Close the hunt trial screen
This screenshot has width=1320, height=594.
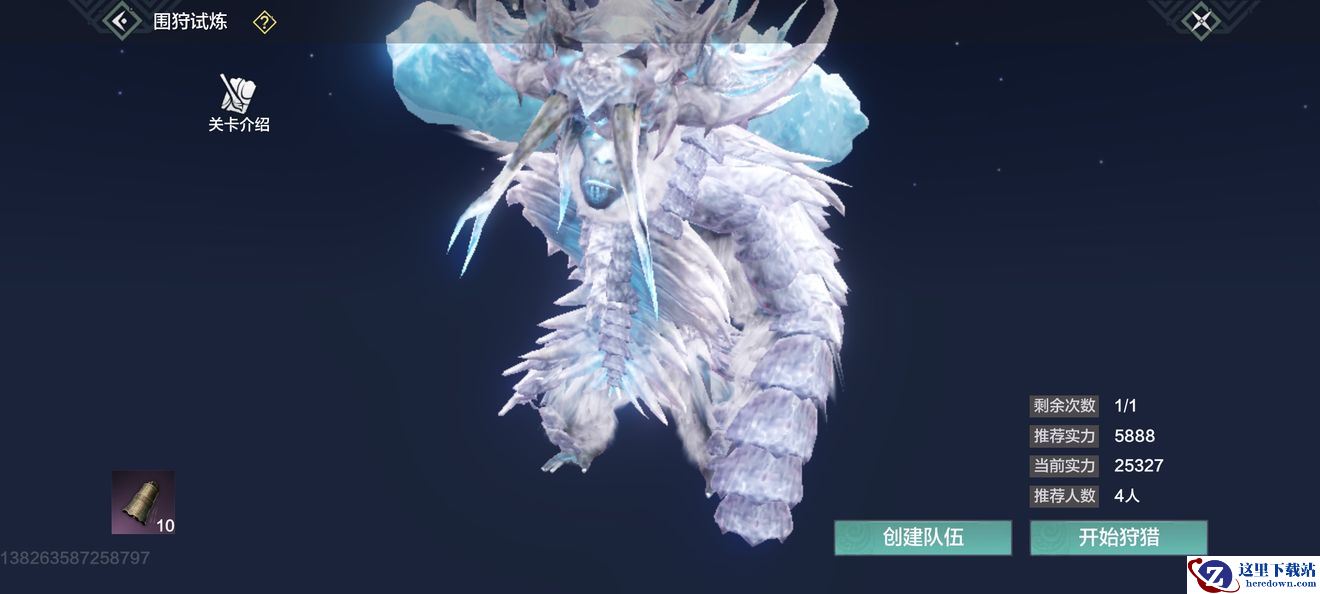click(x=1200, y=21)
